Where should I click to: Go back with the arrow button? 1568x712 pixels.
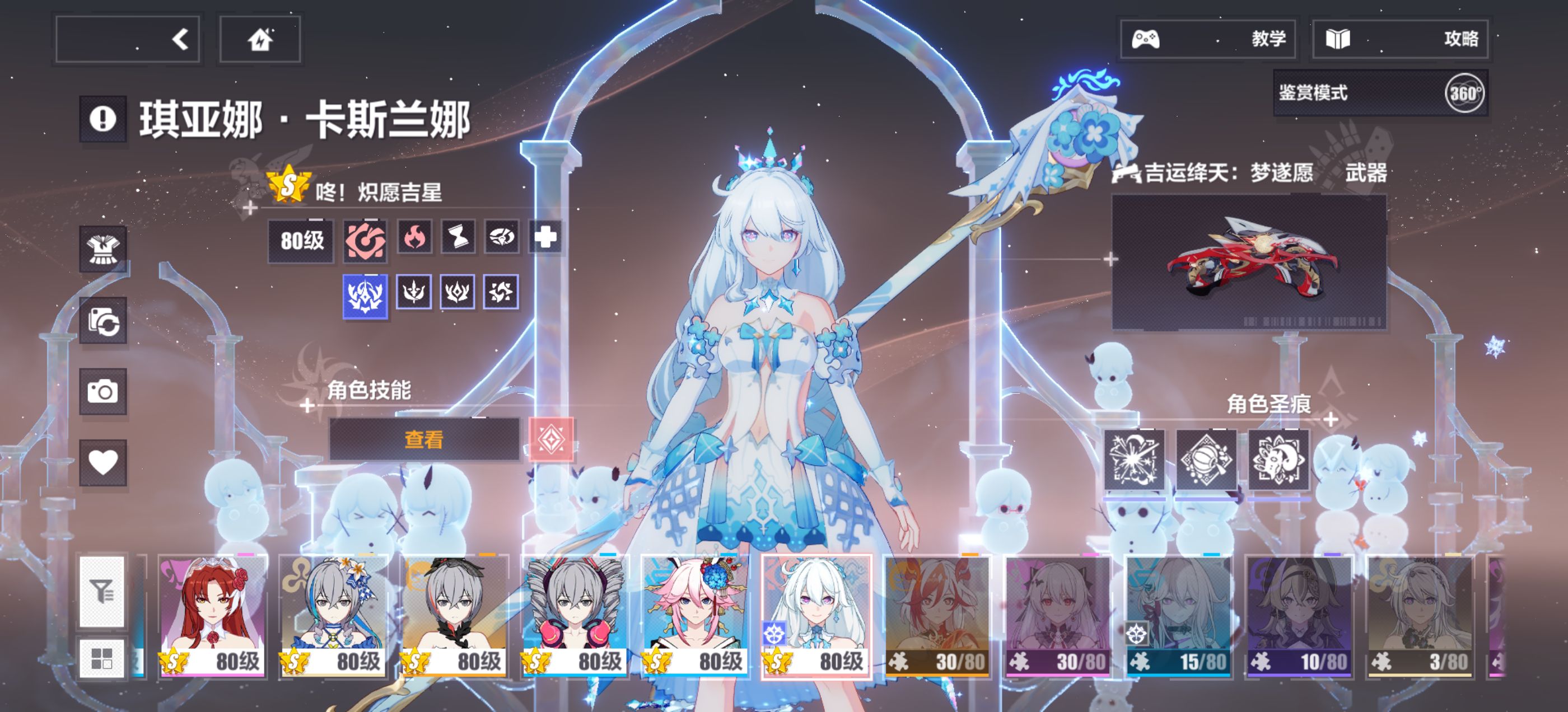coord(128,40)
